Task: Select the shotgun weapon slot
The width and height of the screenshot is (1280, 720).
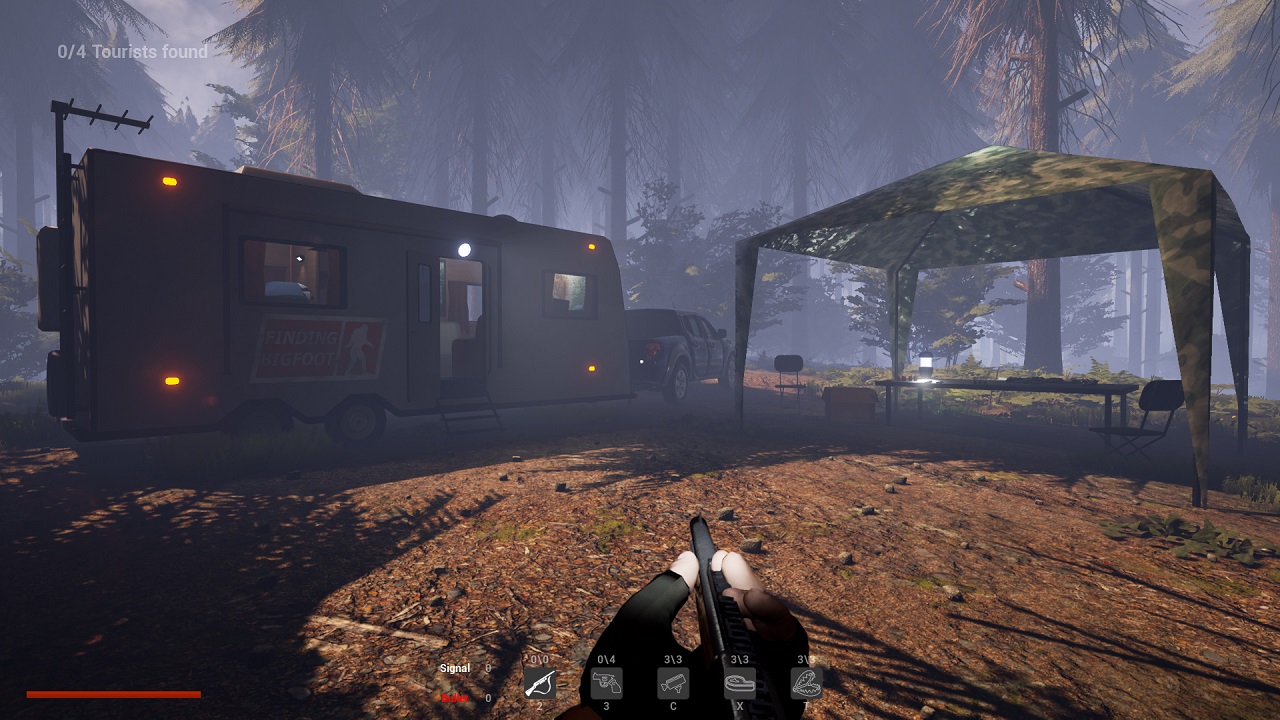Action: click(x=539, y=683)
